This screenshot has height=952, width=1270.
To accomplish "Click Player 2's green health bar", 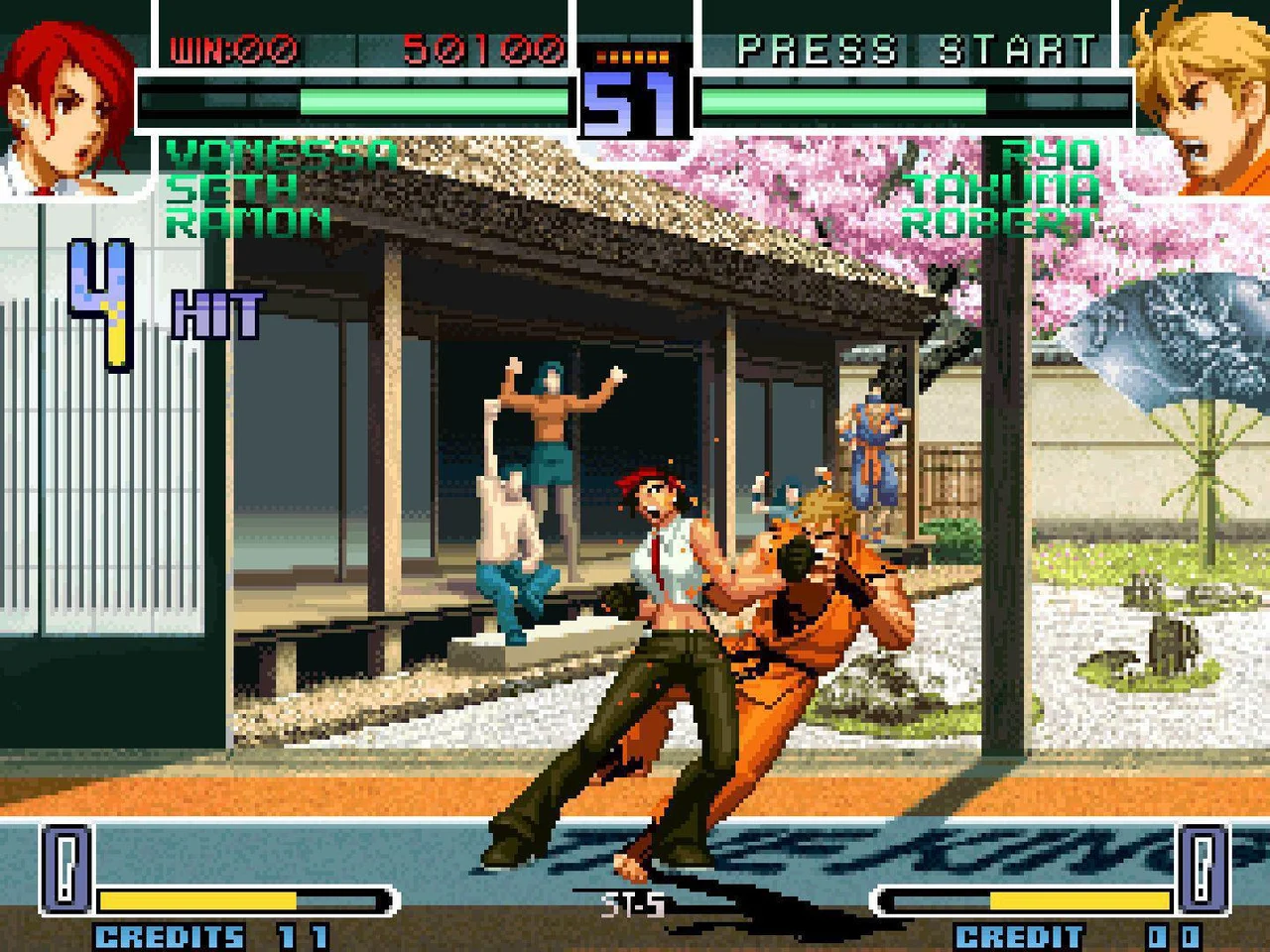I will 843,97.
